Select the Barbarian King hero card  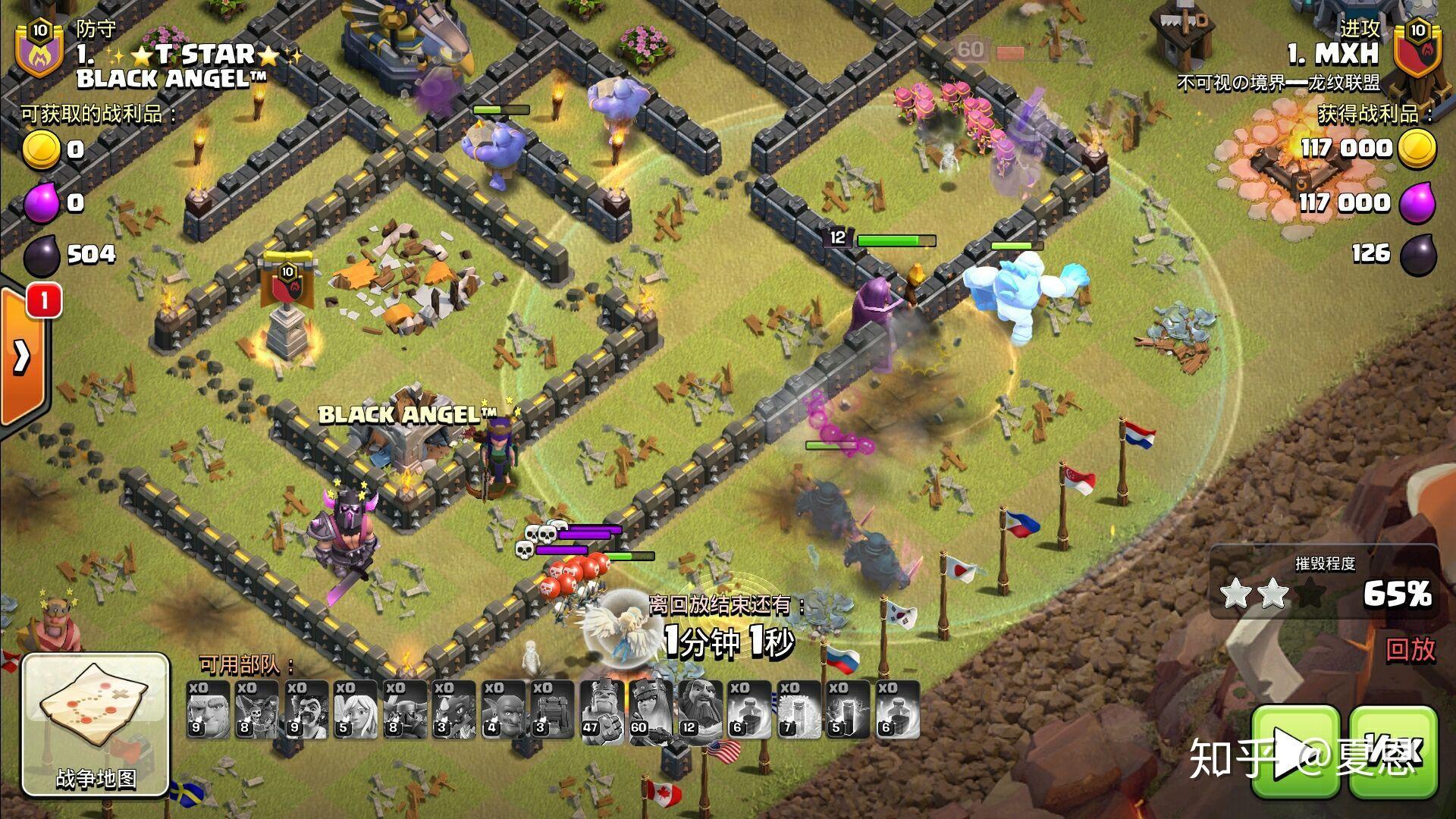click(602, 710)
